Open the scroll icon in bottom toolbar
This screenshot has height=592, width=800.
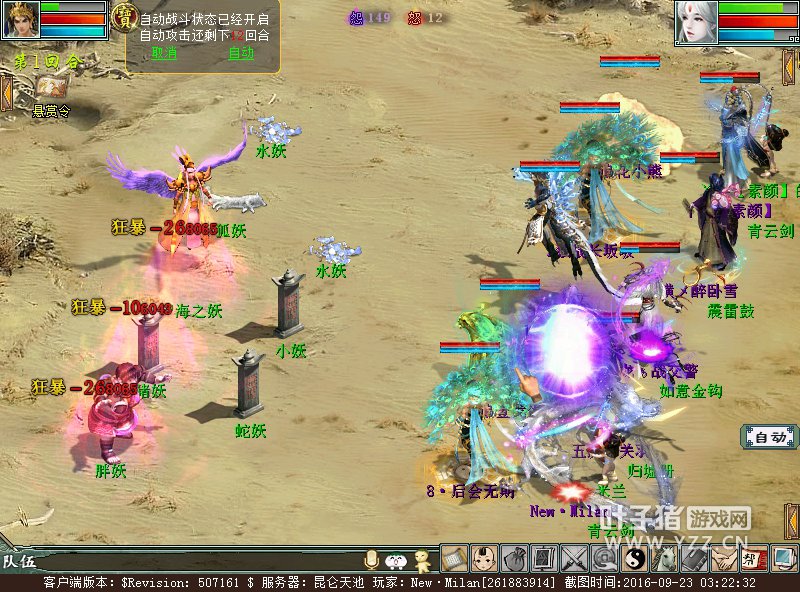(x=455, y=558)
